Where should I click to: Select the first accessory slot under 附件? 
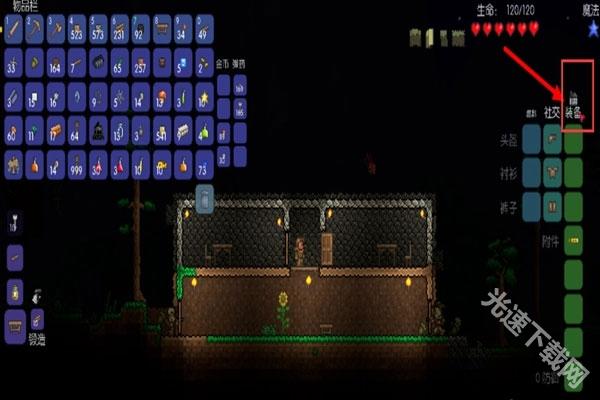click(x=574, y=240)
